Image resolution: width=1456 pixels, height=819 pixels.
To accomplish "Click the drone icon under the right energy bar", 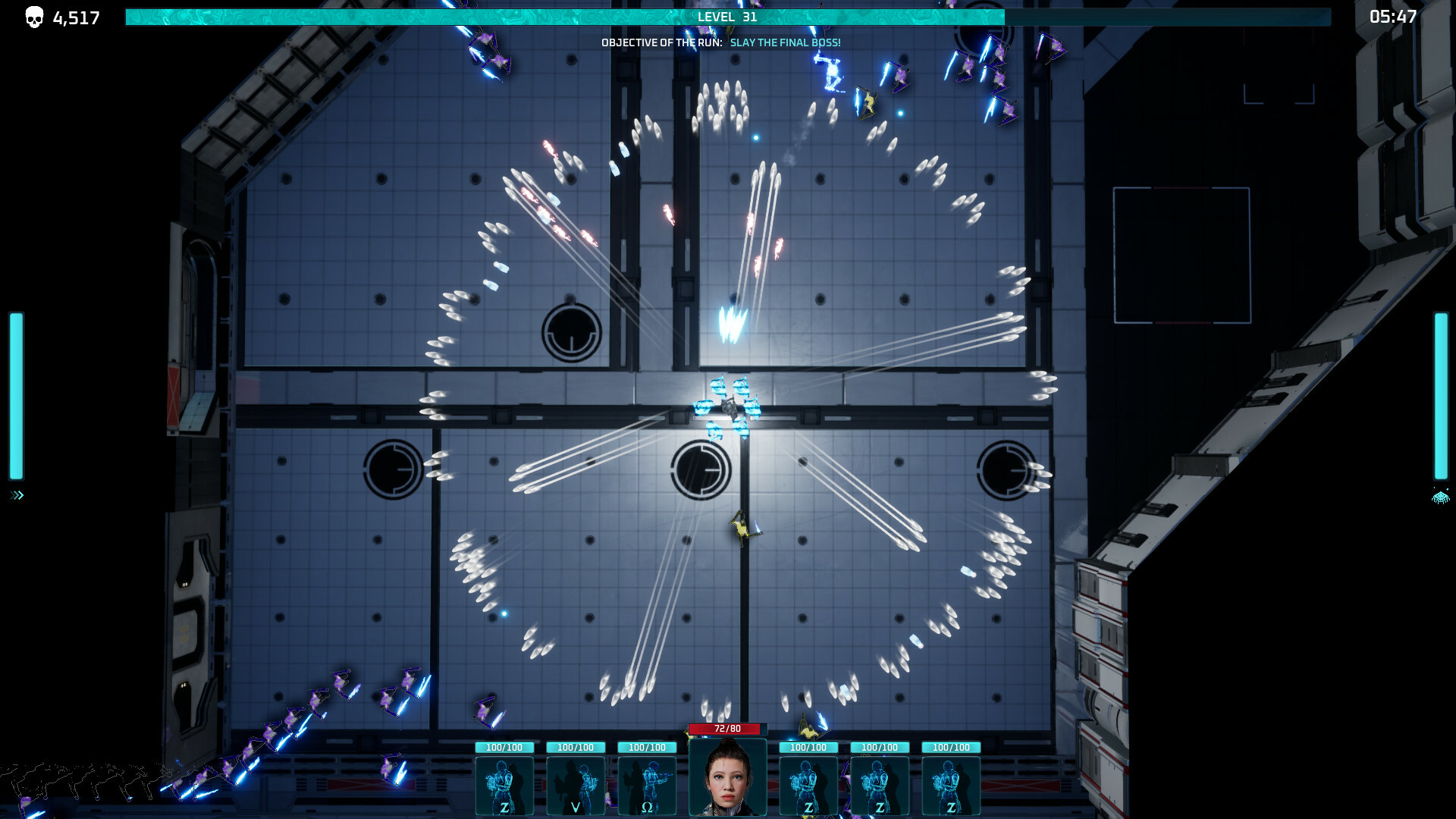I will [1439, 499].
